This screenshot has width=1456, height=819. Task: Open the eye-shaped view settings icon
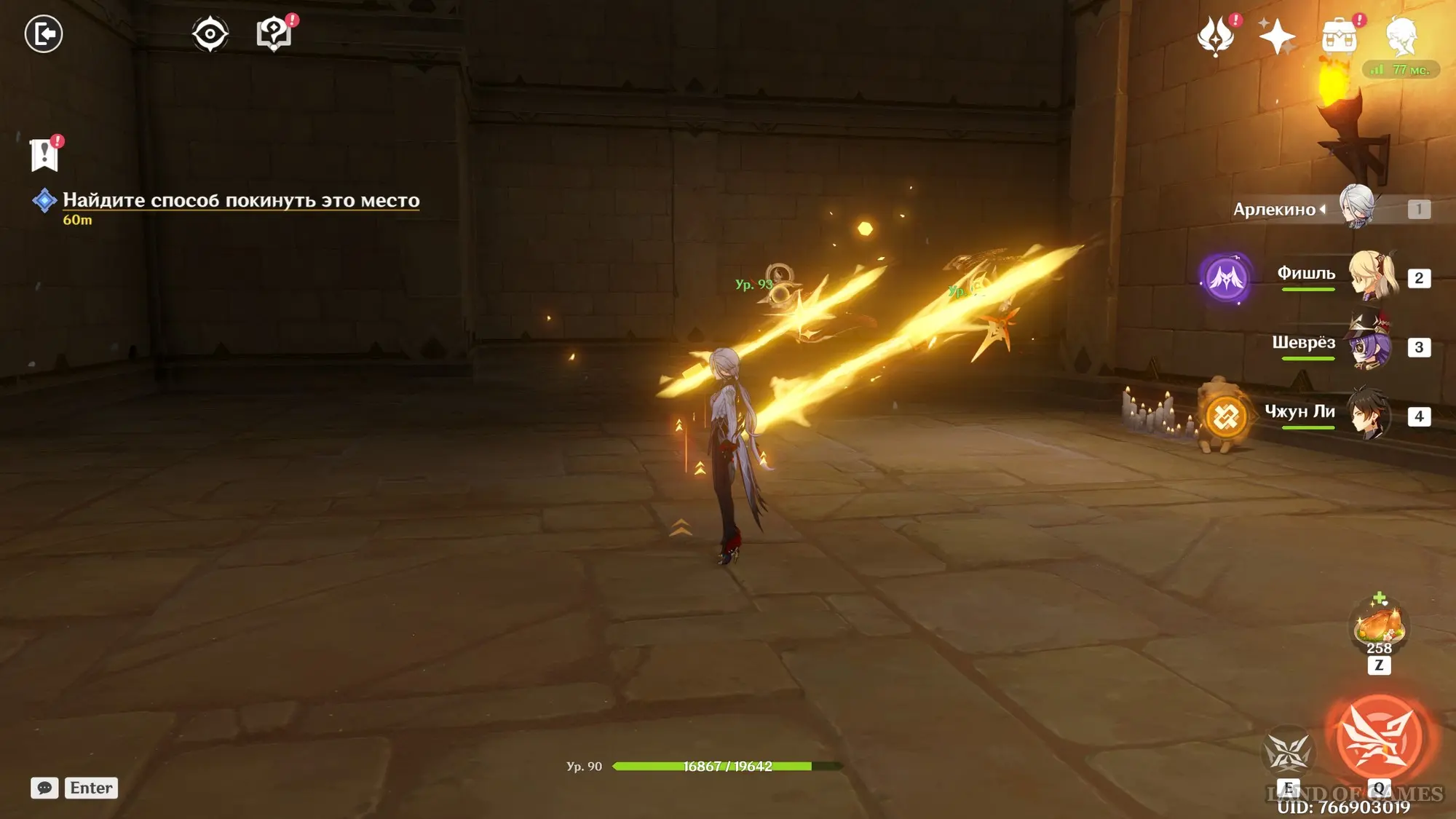[210, 34]
